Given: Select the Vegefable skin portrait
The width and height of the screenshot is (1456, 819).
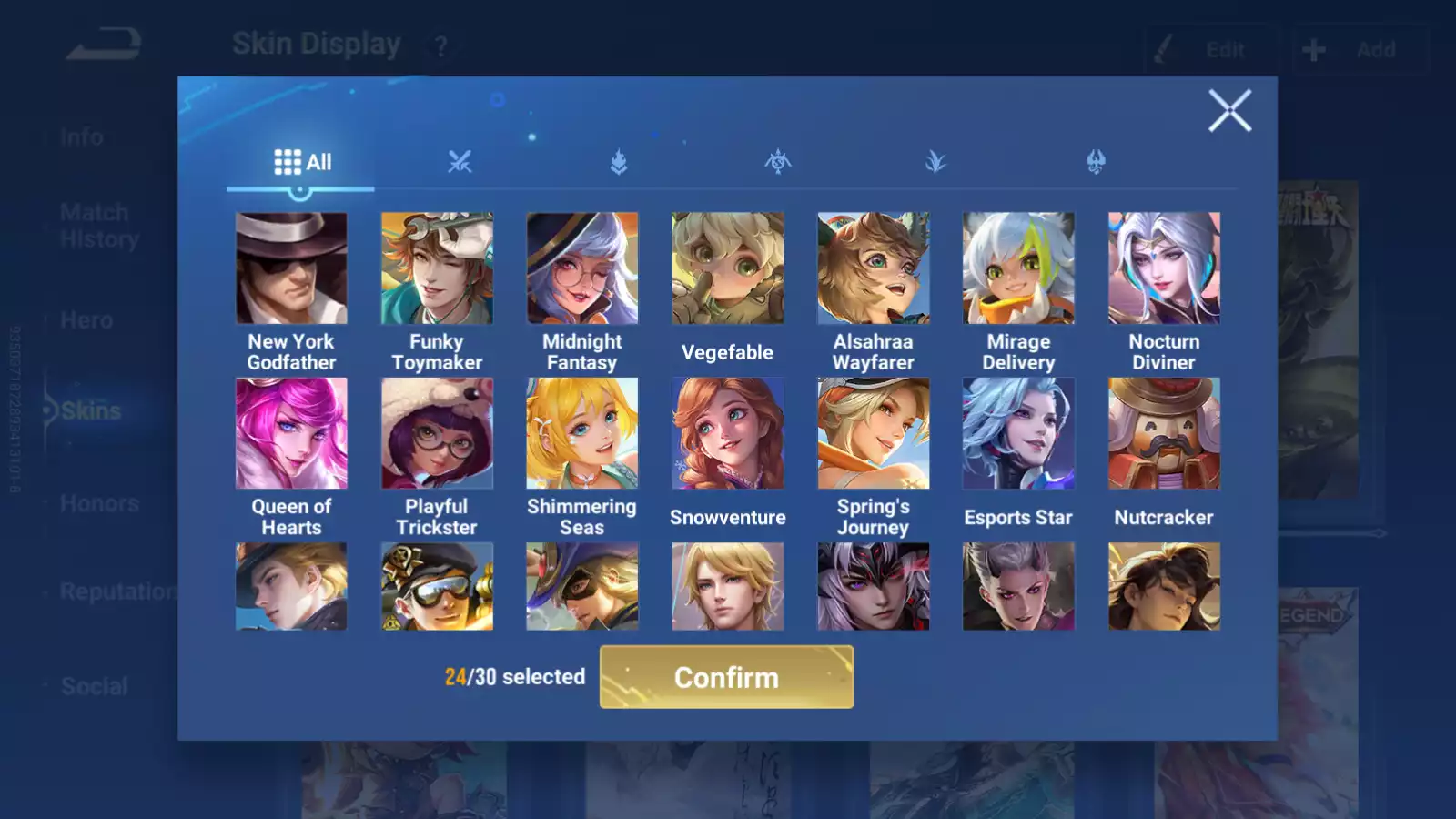Looking at the screenshot, I should point(727,268).
